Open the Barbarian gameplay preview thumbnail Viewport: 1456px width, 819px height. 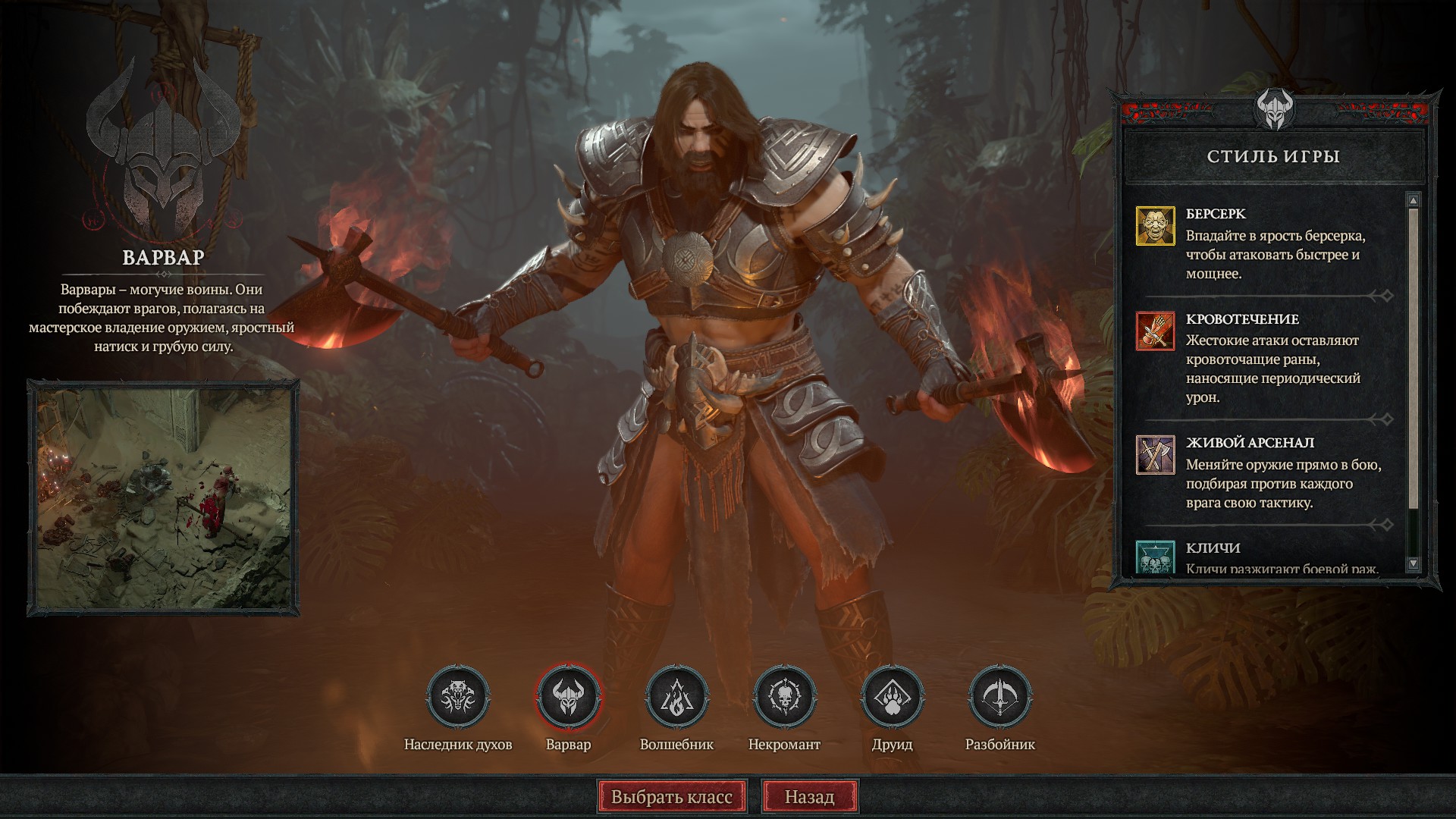point(163,497)
